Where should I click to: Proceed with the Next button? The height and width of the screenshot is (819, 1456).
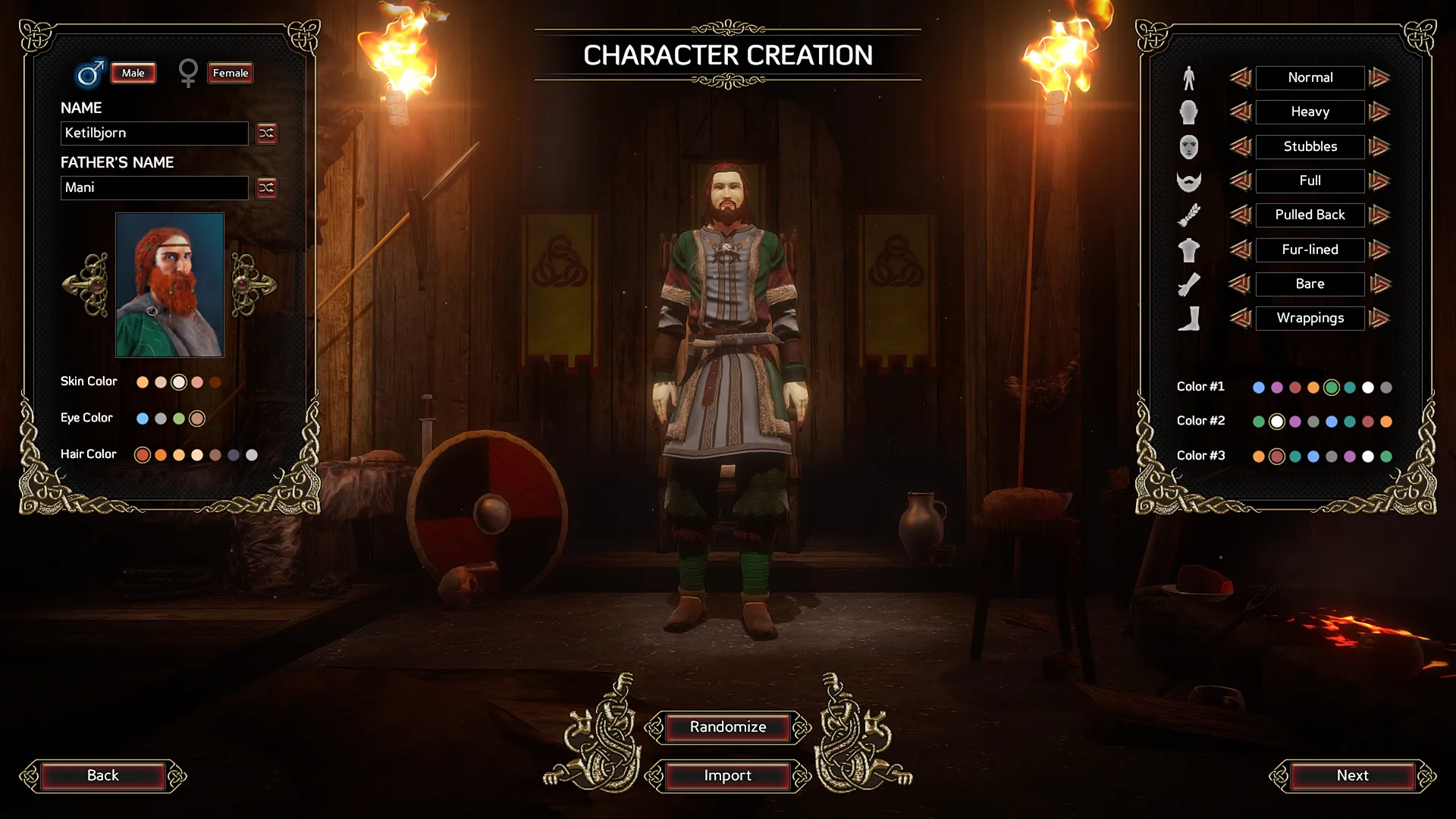click(1352, 776)
